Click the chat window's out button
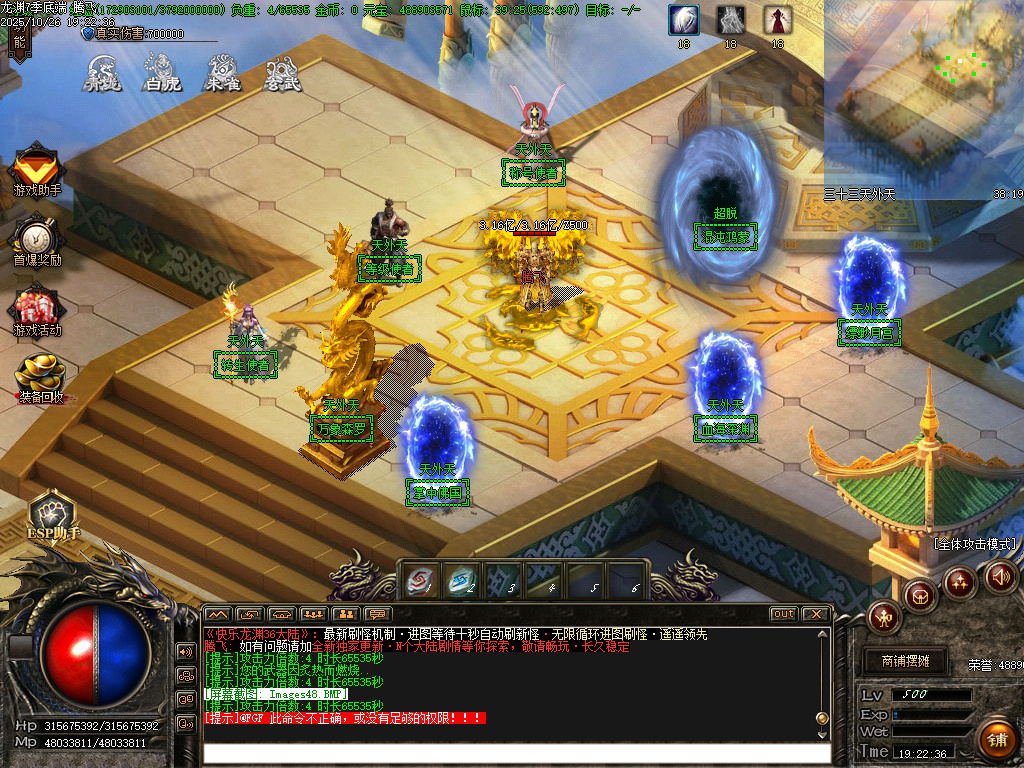1024x768 pixels. click(x=783, y=613)
